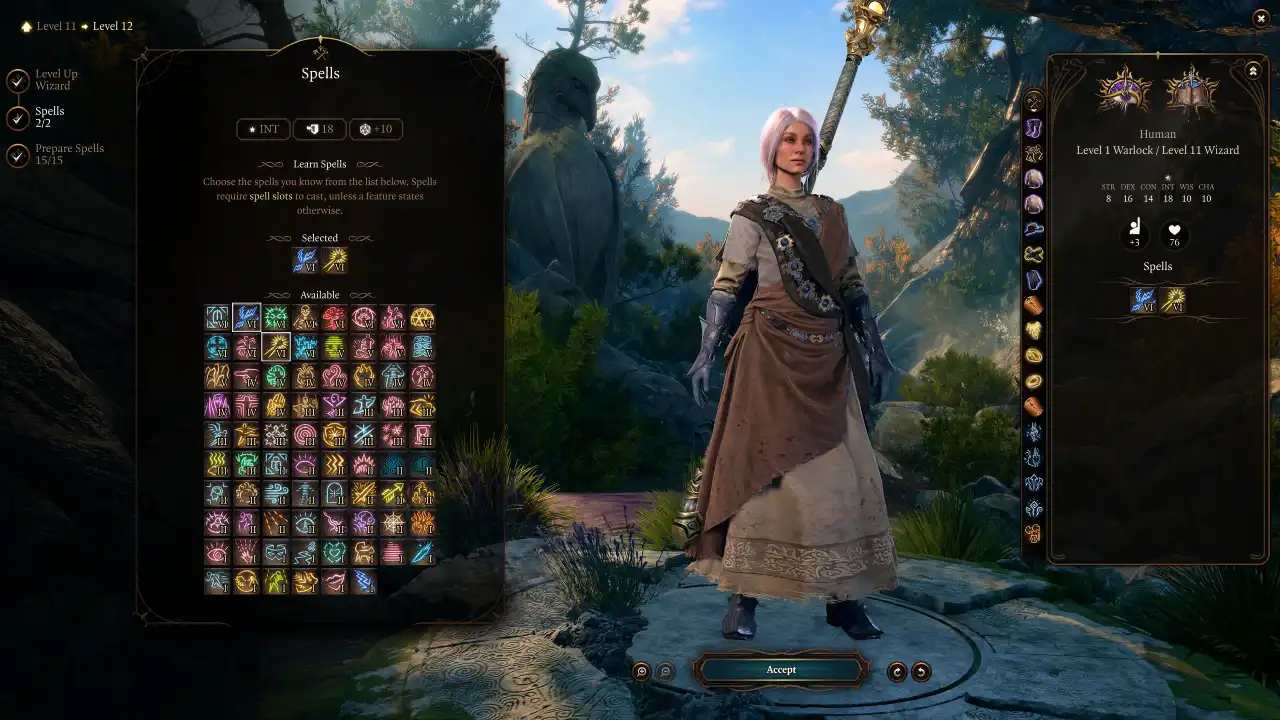Screen dimensions: 1280x720
Task: Go to the Spells 2/2 step
Action: tap(18, 118)
